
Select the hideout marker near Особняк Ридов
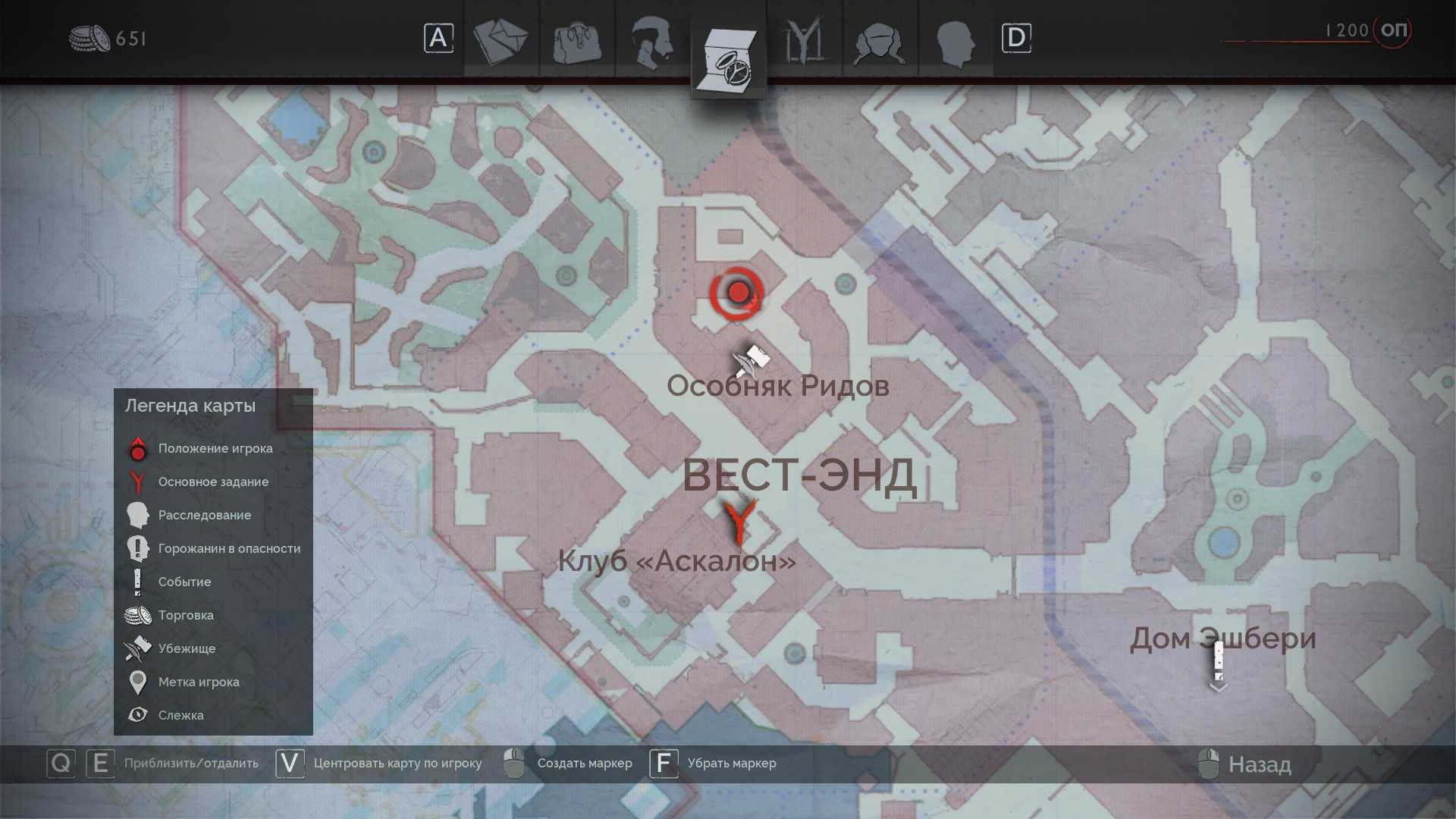[751, 359]
